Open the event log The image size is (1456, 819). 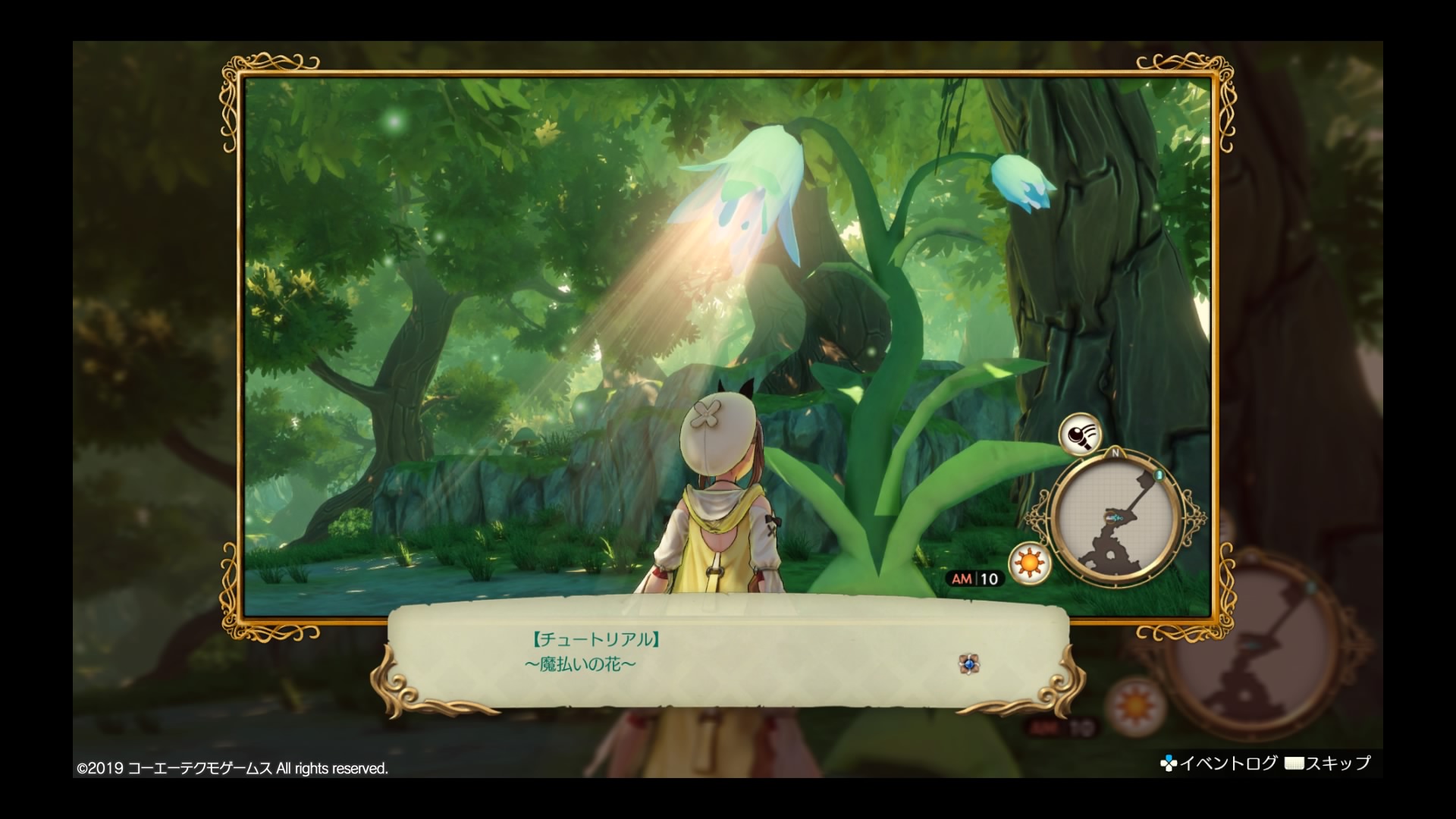click(x=1219, y=763)
